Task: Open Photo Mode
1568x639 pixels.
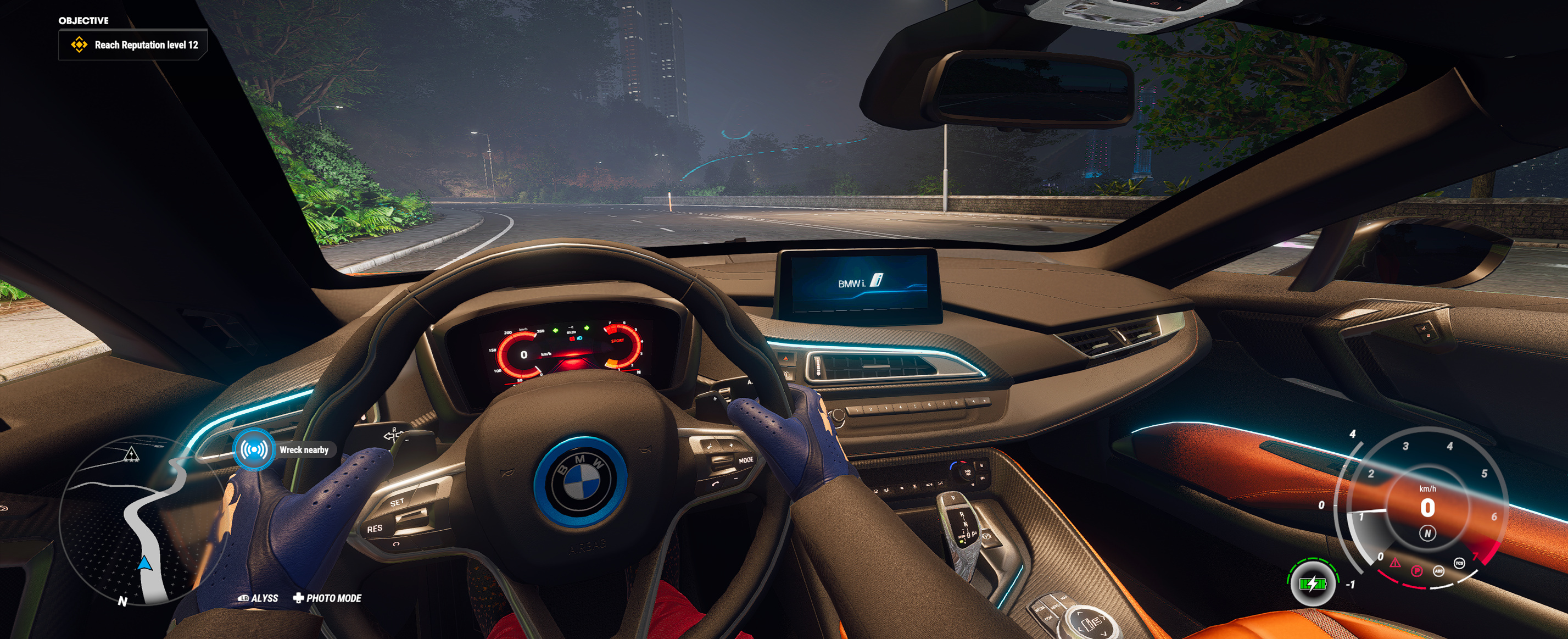Action: [x=327, y=598]
